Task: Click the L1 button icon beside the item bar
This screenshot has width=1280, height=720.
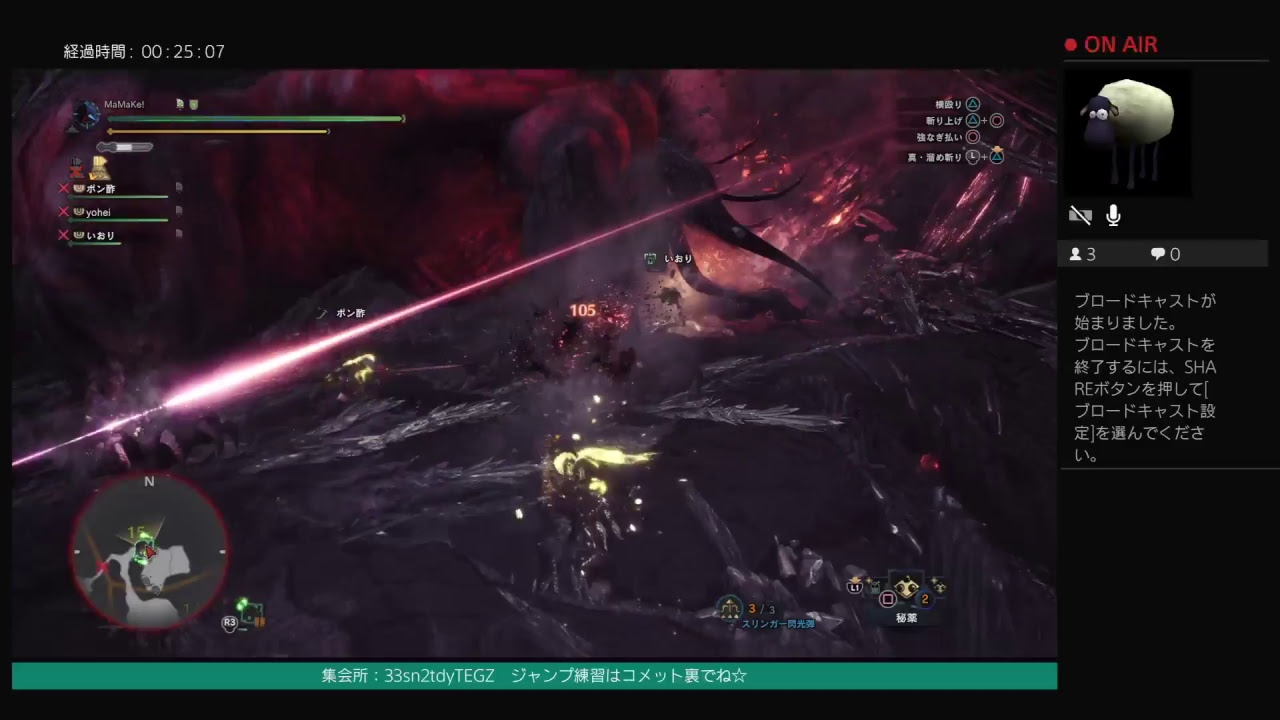Action: pos(857,590)
